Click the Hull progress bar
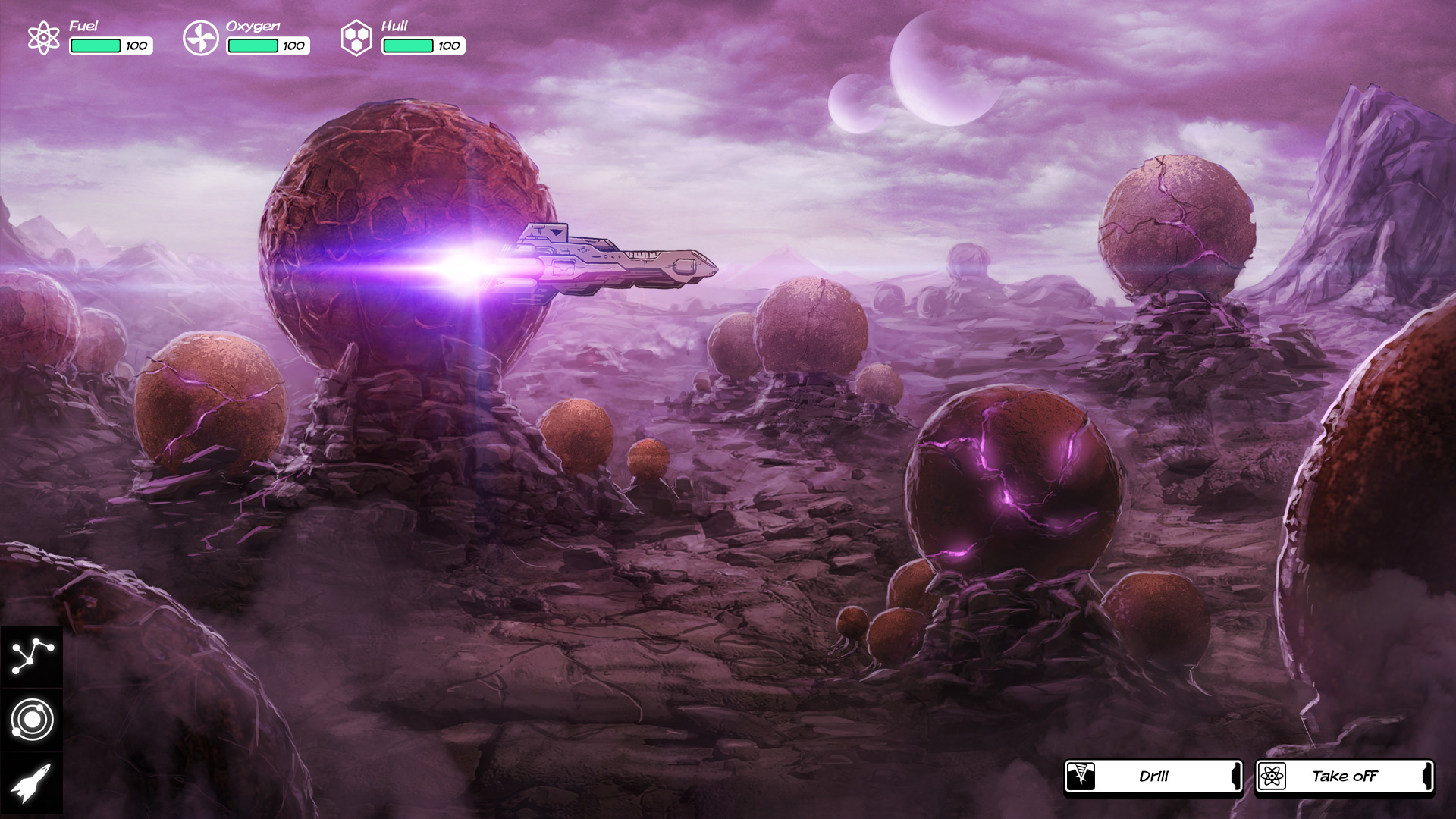The width and height of the screenshot is (1456, 819). point(406,45)
